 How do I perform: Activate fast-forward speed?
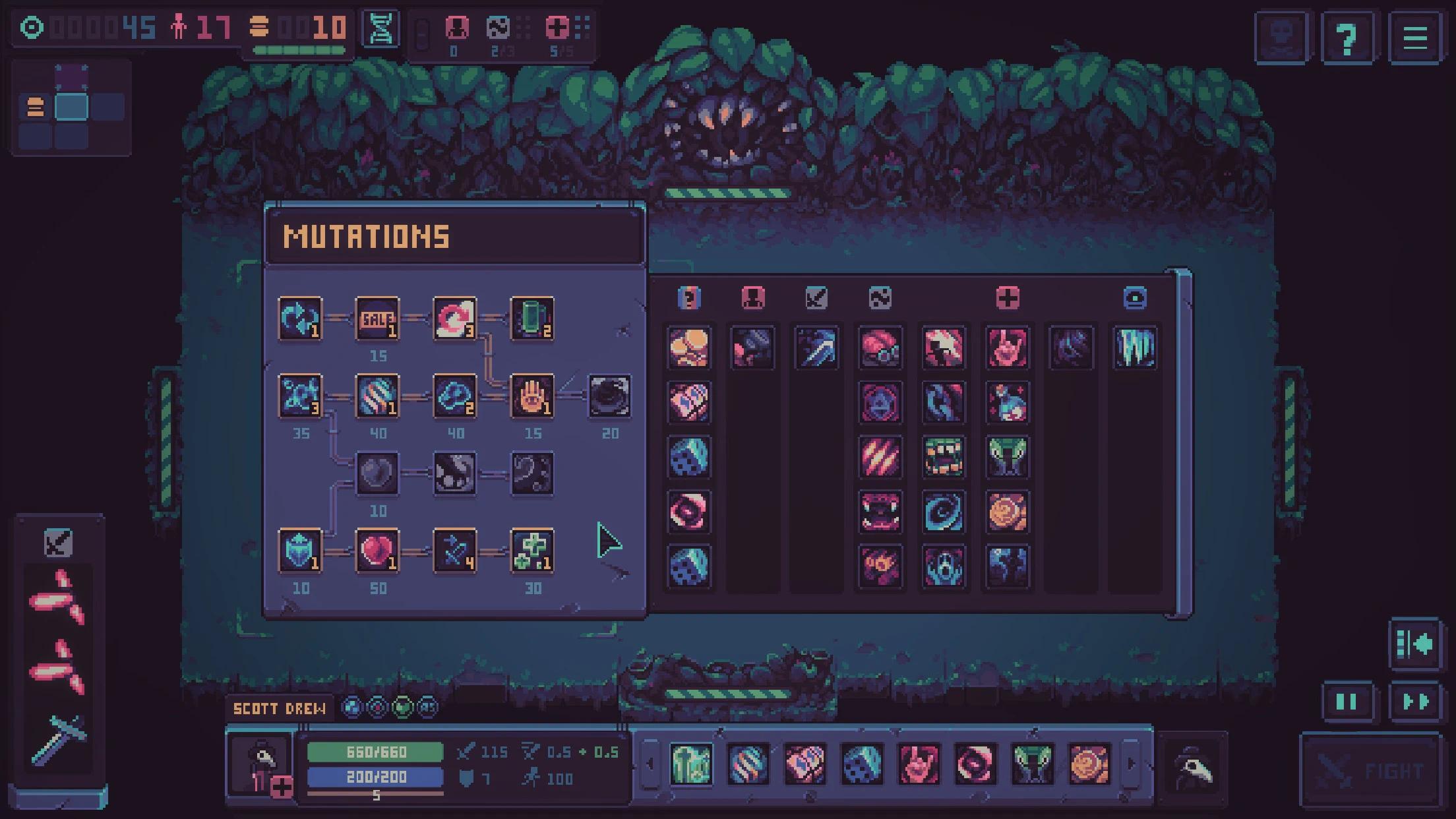pos(1414,702)
